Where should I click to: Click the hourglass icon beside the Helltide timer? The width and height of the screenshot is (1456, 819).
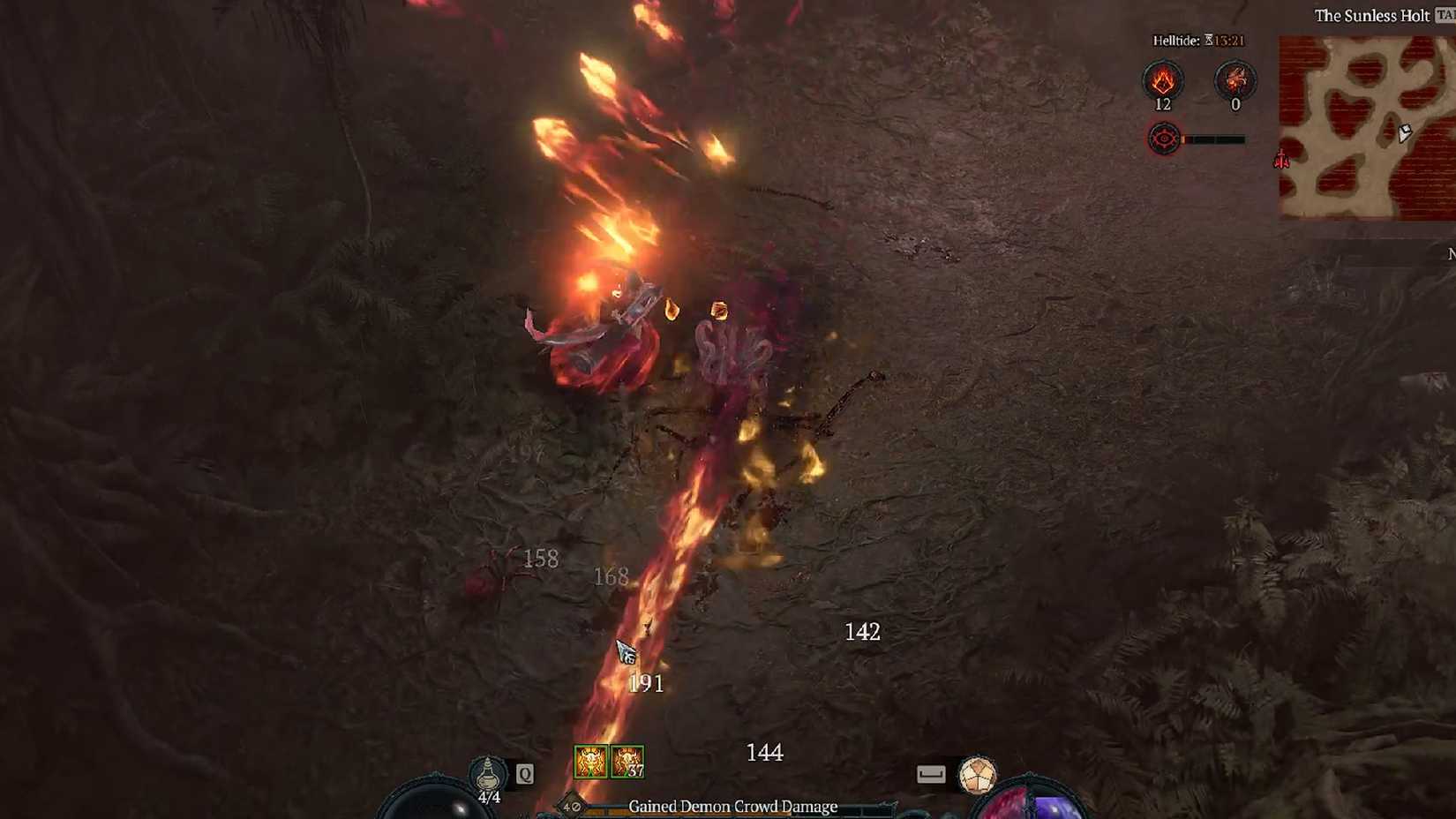(x=1210, y=40)
